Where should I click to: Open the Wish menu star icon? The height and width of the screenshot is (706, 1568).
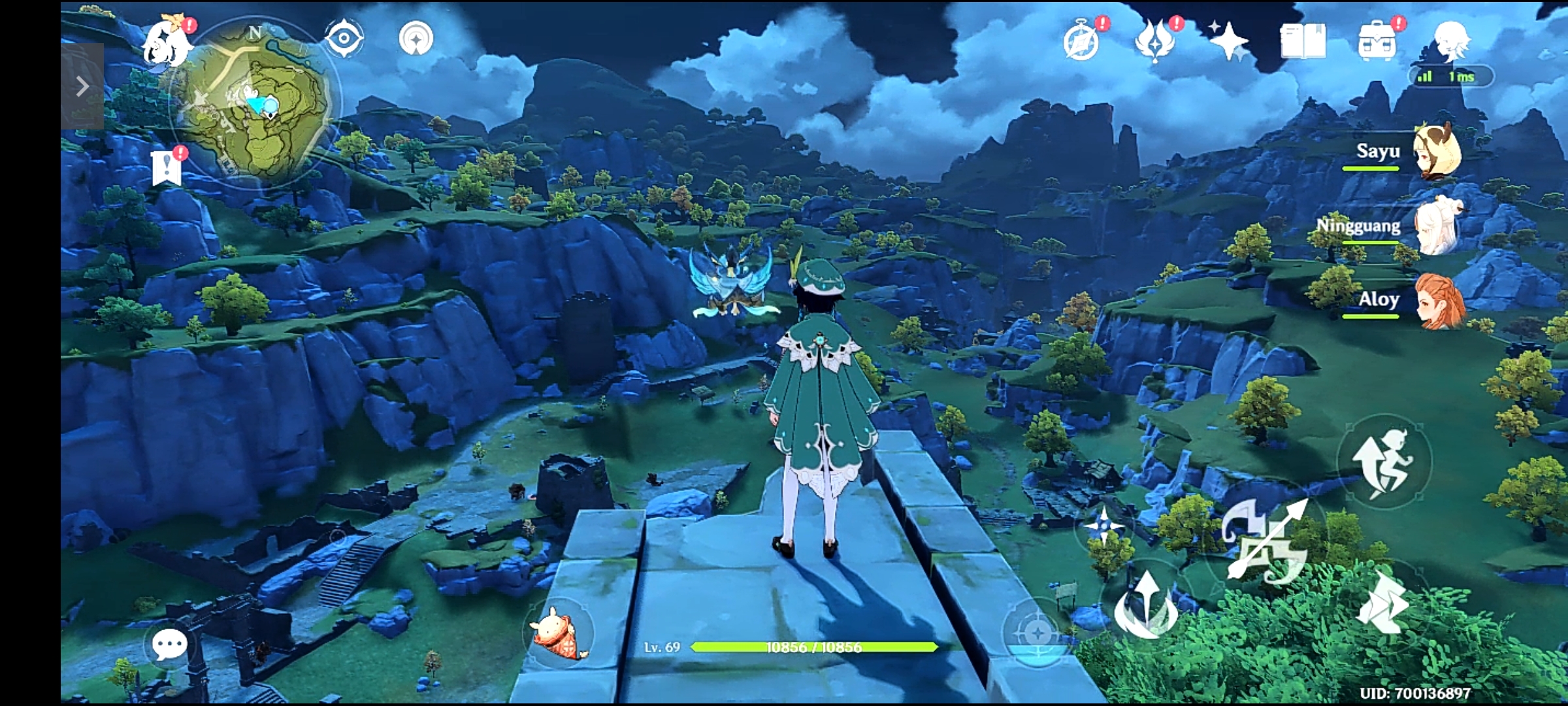coord(1230,41)
